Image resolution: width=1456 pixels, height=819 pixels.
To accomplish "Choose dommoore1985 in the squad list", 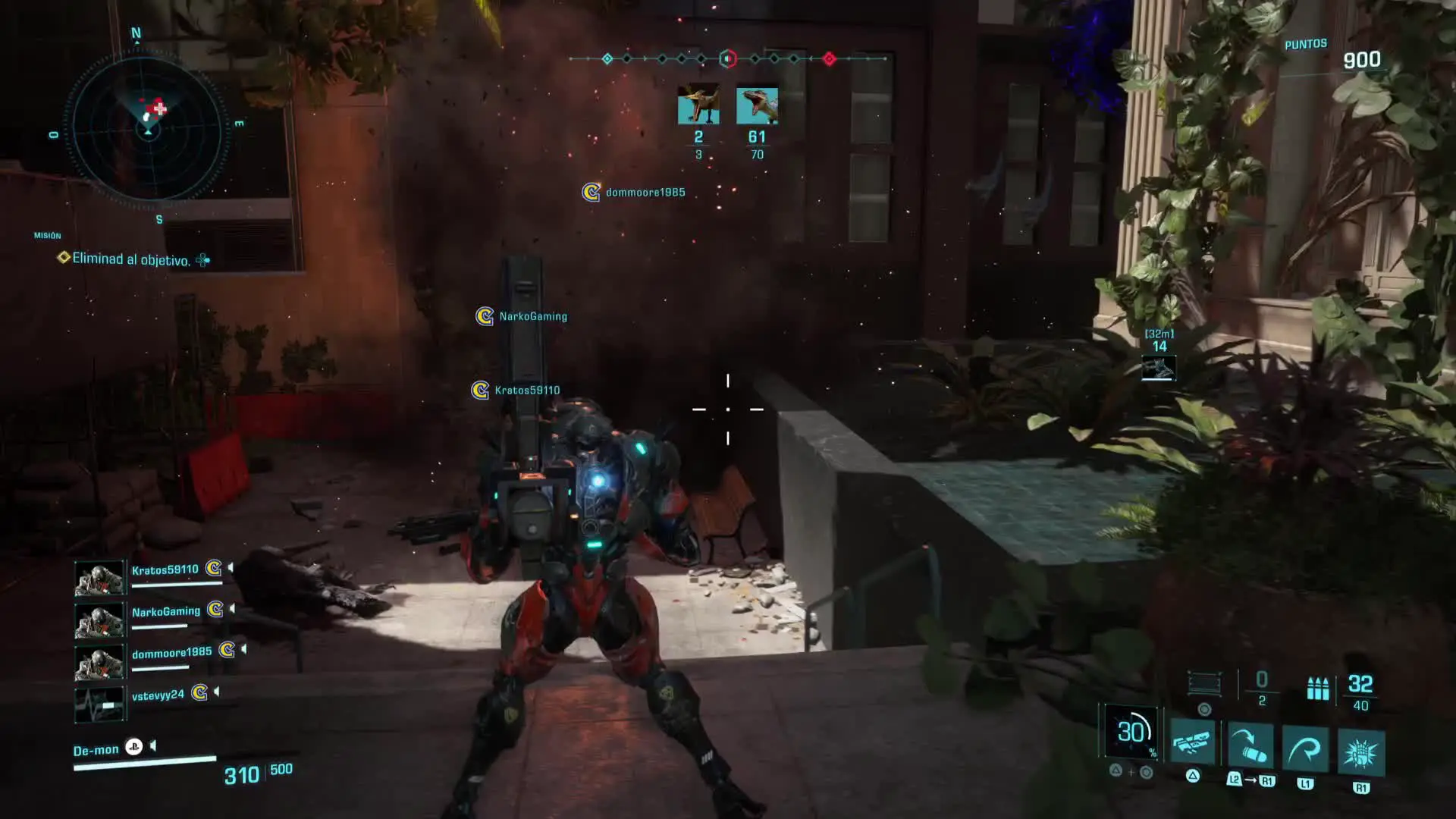I will coord(171,653).
